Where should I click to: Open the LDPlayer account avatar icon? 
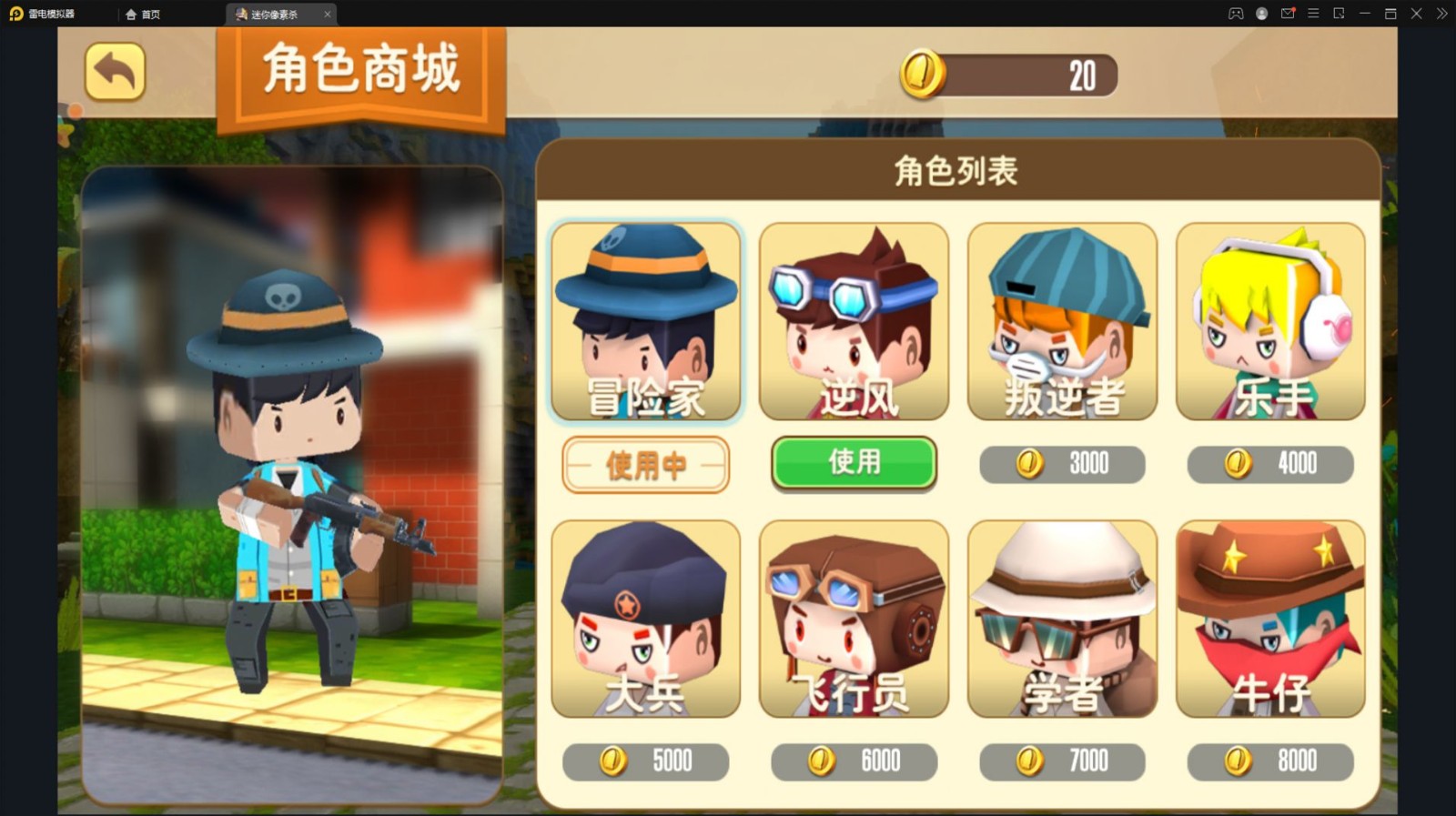click(x=1260, y=14)
